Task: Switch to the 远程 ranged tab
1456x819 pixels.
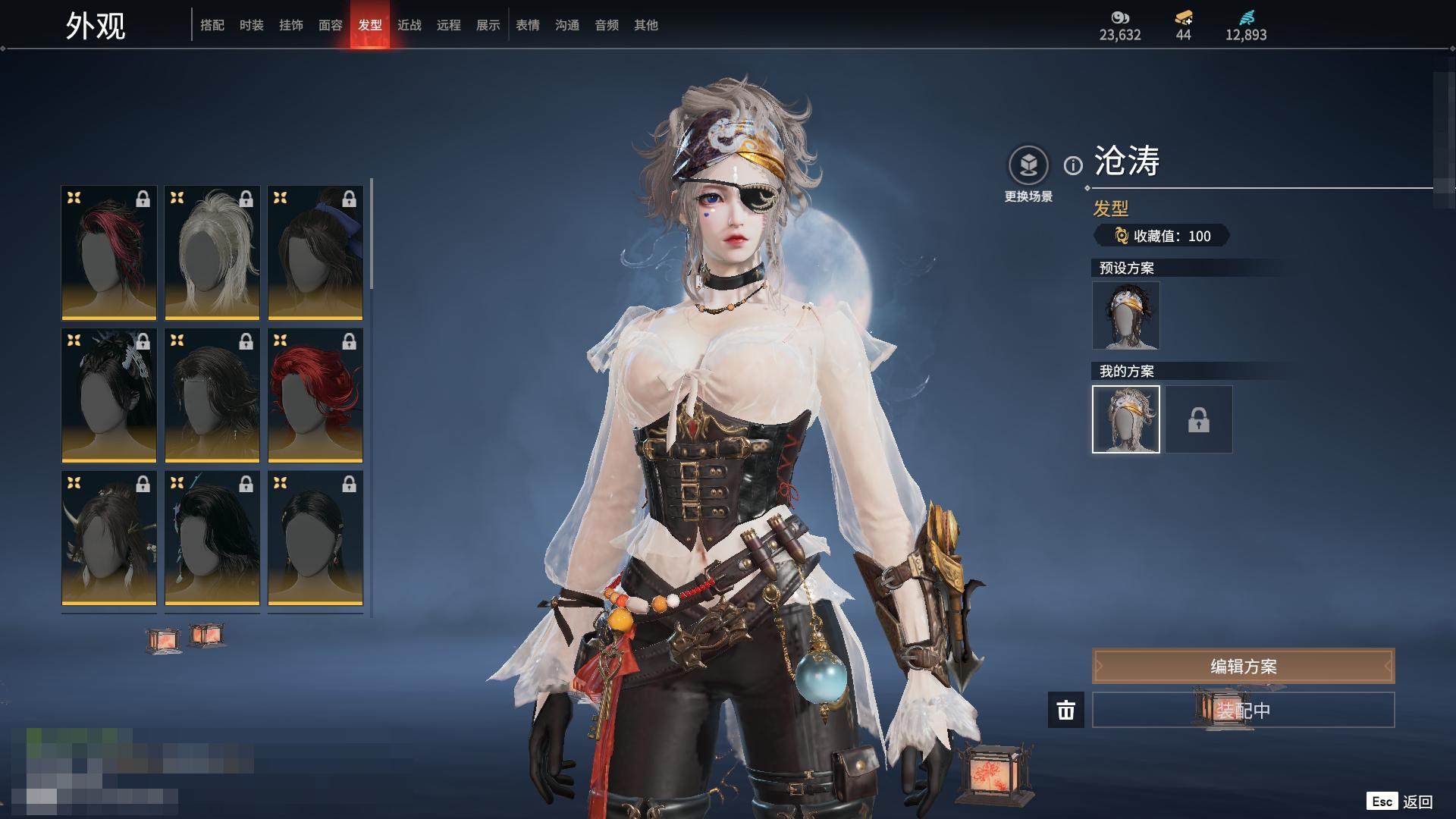Action: click(x=449, y=25)
